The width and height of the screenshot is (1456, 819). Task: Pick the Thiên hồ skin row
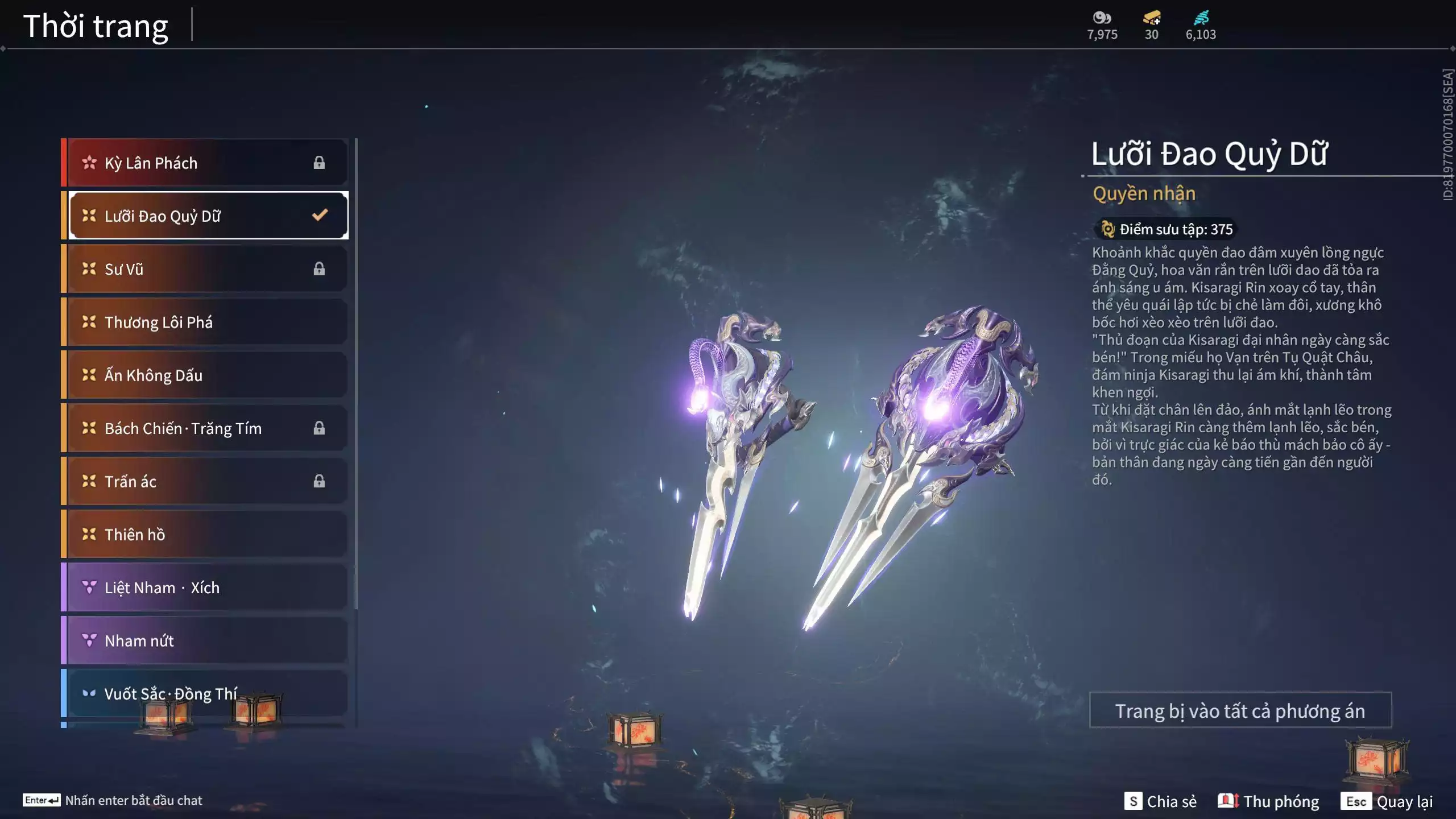(205, 535)
